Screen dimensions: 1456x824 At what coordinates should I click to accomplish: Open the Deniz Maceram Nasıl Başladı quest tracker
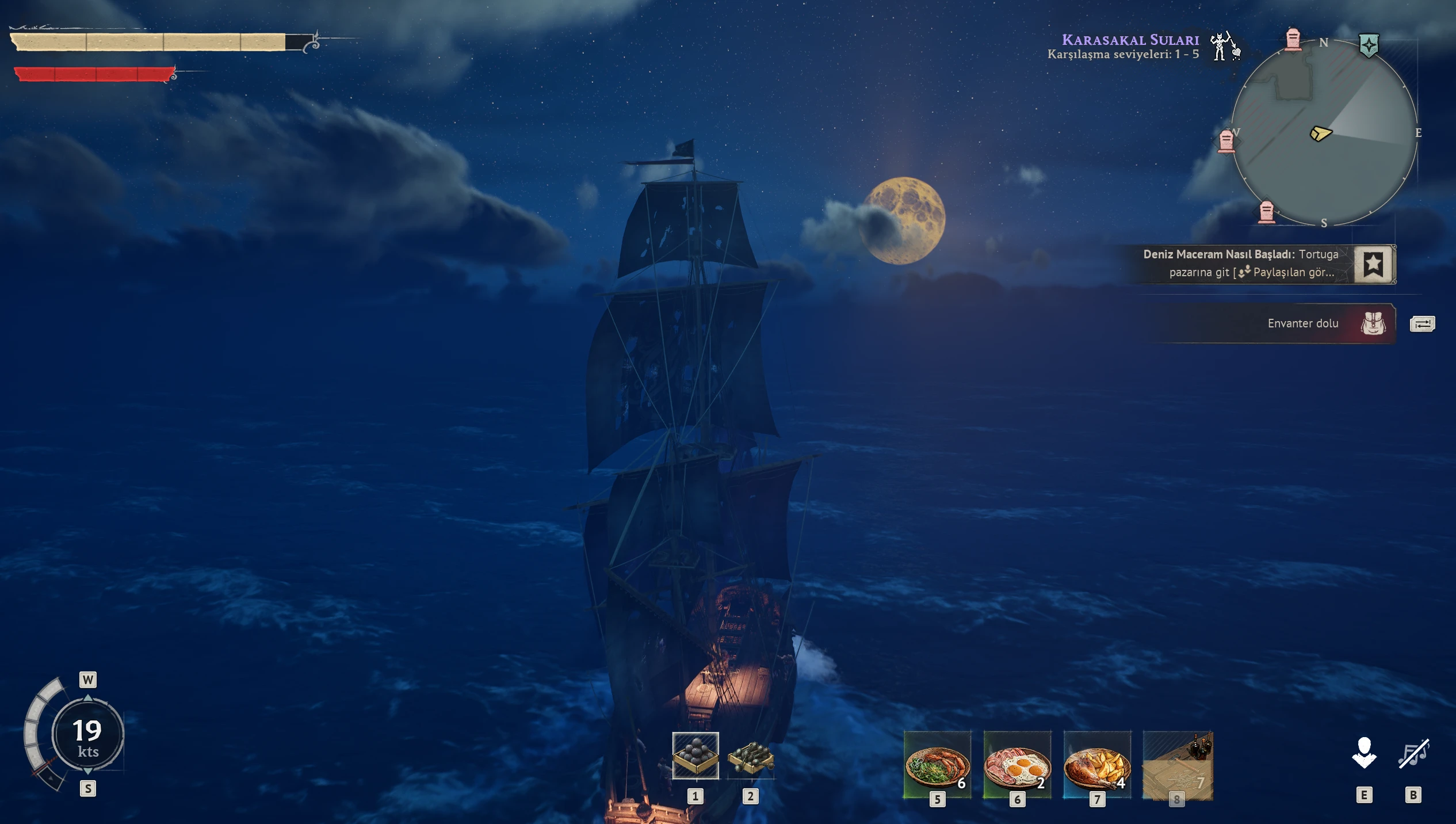click(x=1240, y=264)
